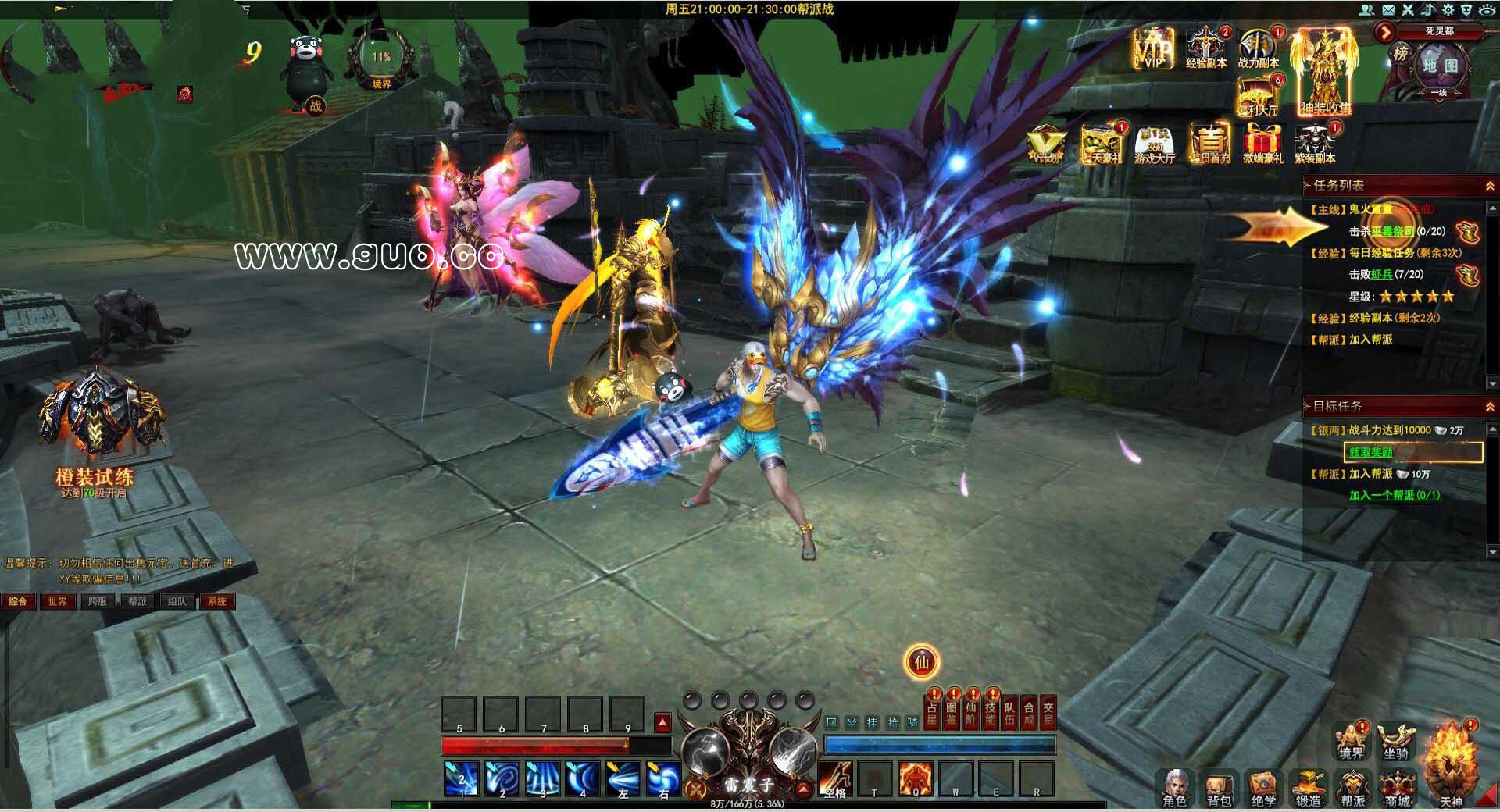Switch to the 世界 world chat tab
This screenshot has height=812, width=1500.
tap(57, 601)
